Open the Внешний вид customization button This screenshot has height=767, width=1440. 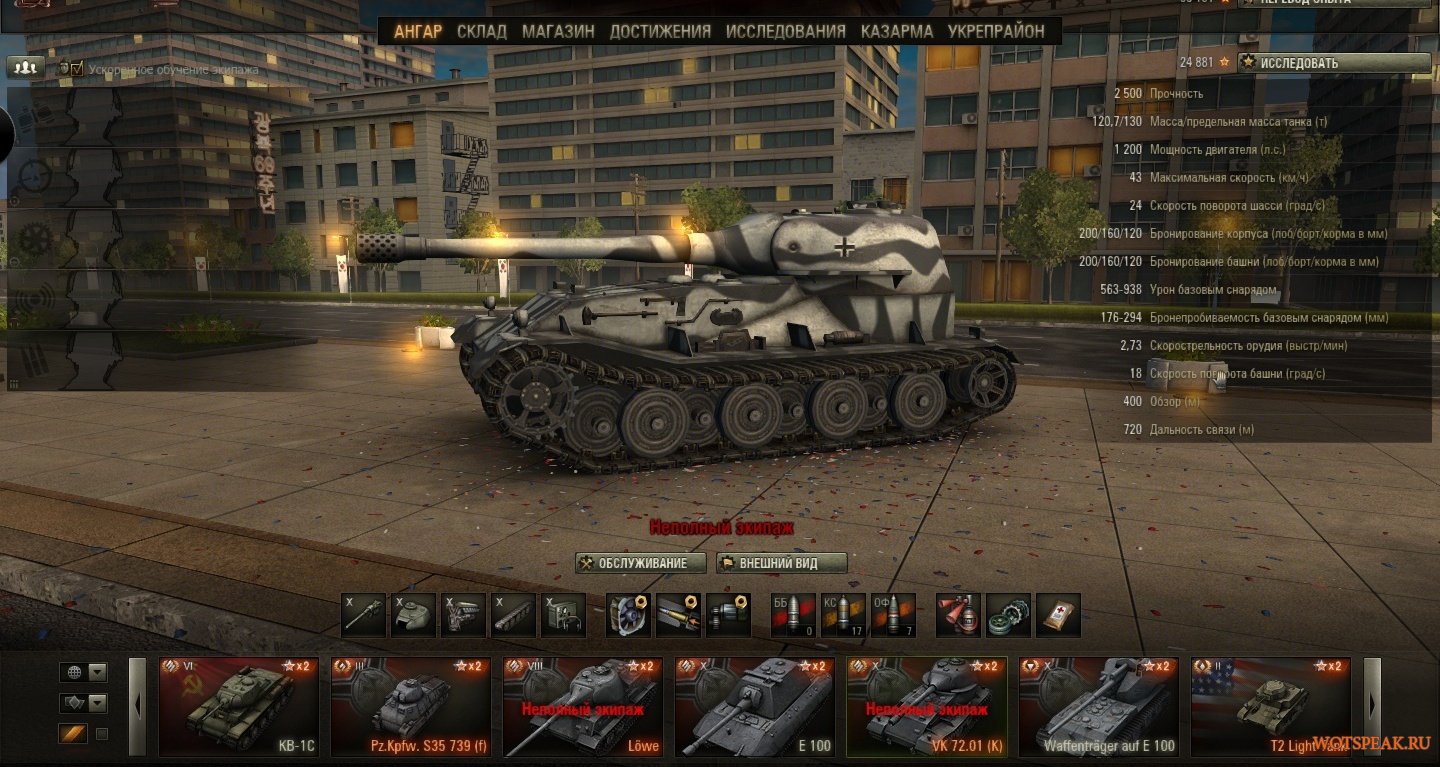pos(782,563)
